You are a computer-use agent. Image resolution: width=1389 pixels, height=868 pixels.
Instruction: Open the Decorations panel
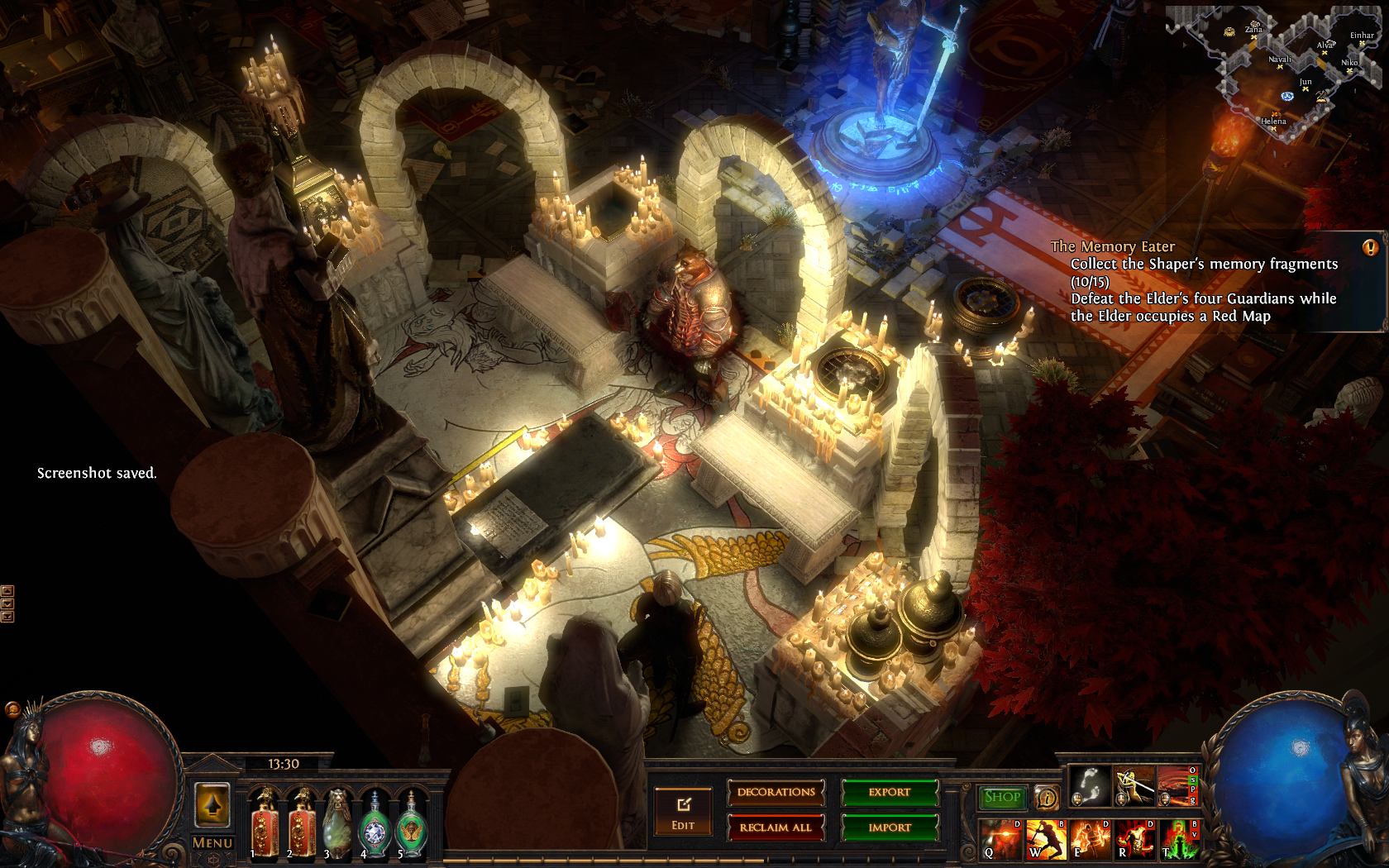coord(776,793)
